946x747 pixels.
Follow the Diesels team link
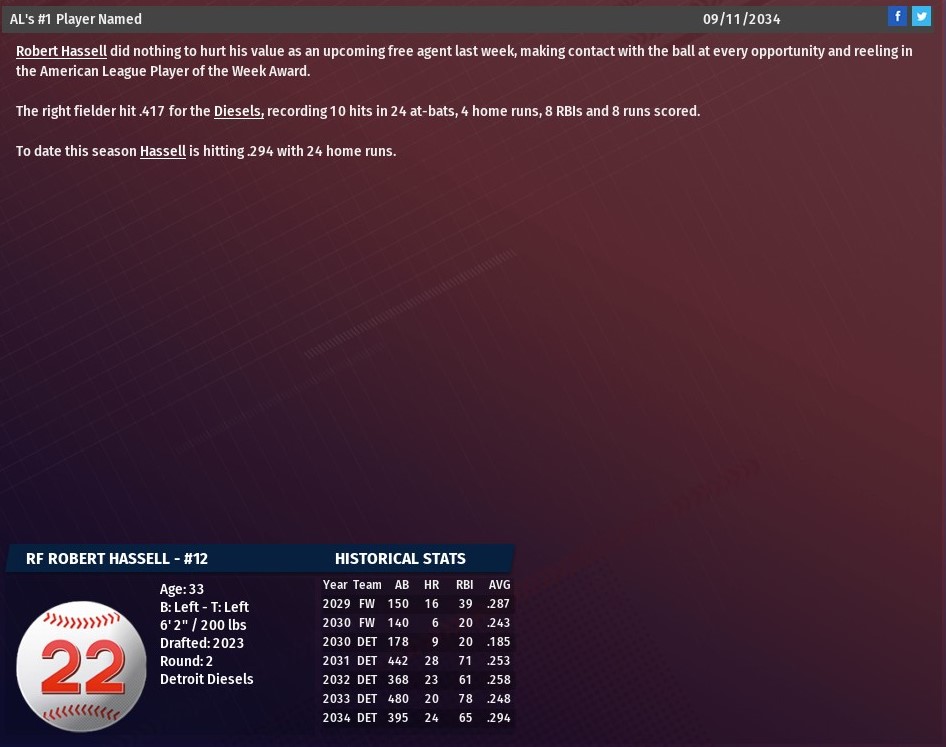click(x=238, y=111)
